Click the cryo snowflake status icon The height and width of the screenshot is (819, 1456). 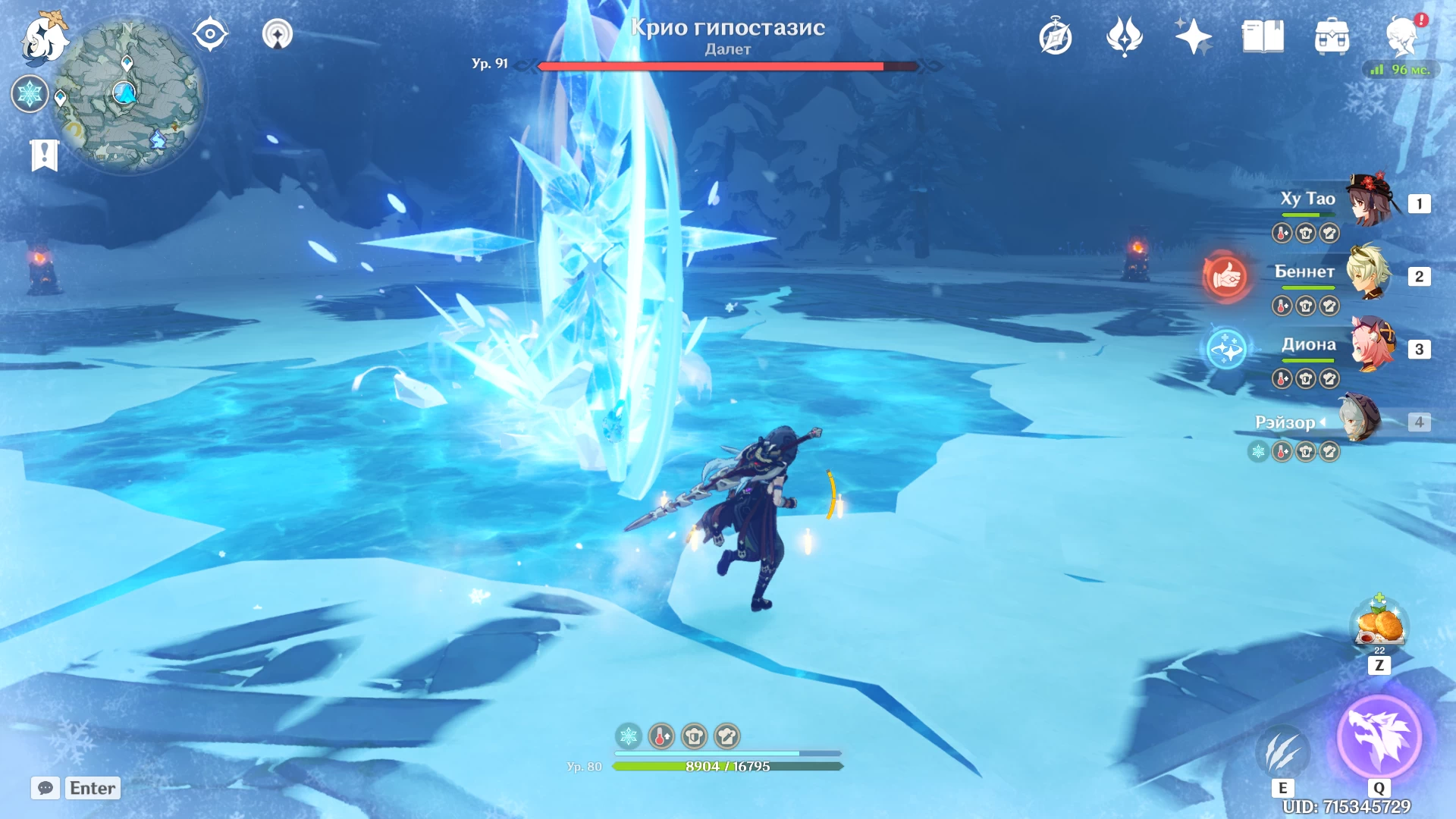30,94
